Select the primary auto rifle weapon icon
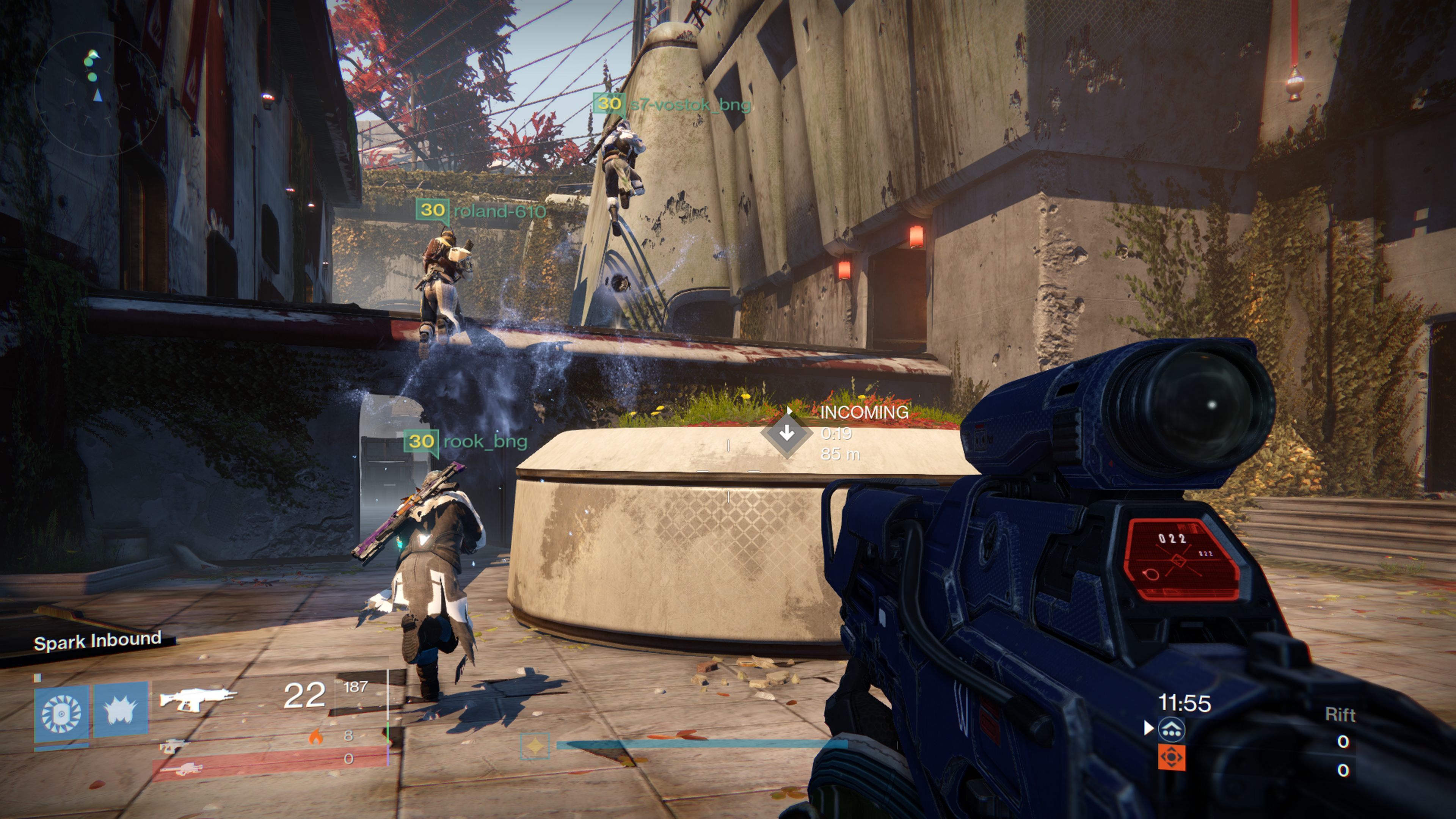Image resolution: width=1456 pixels, height=819 pixels. click(x=197, y=698)
